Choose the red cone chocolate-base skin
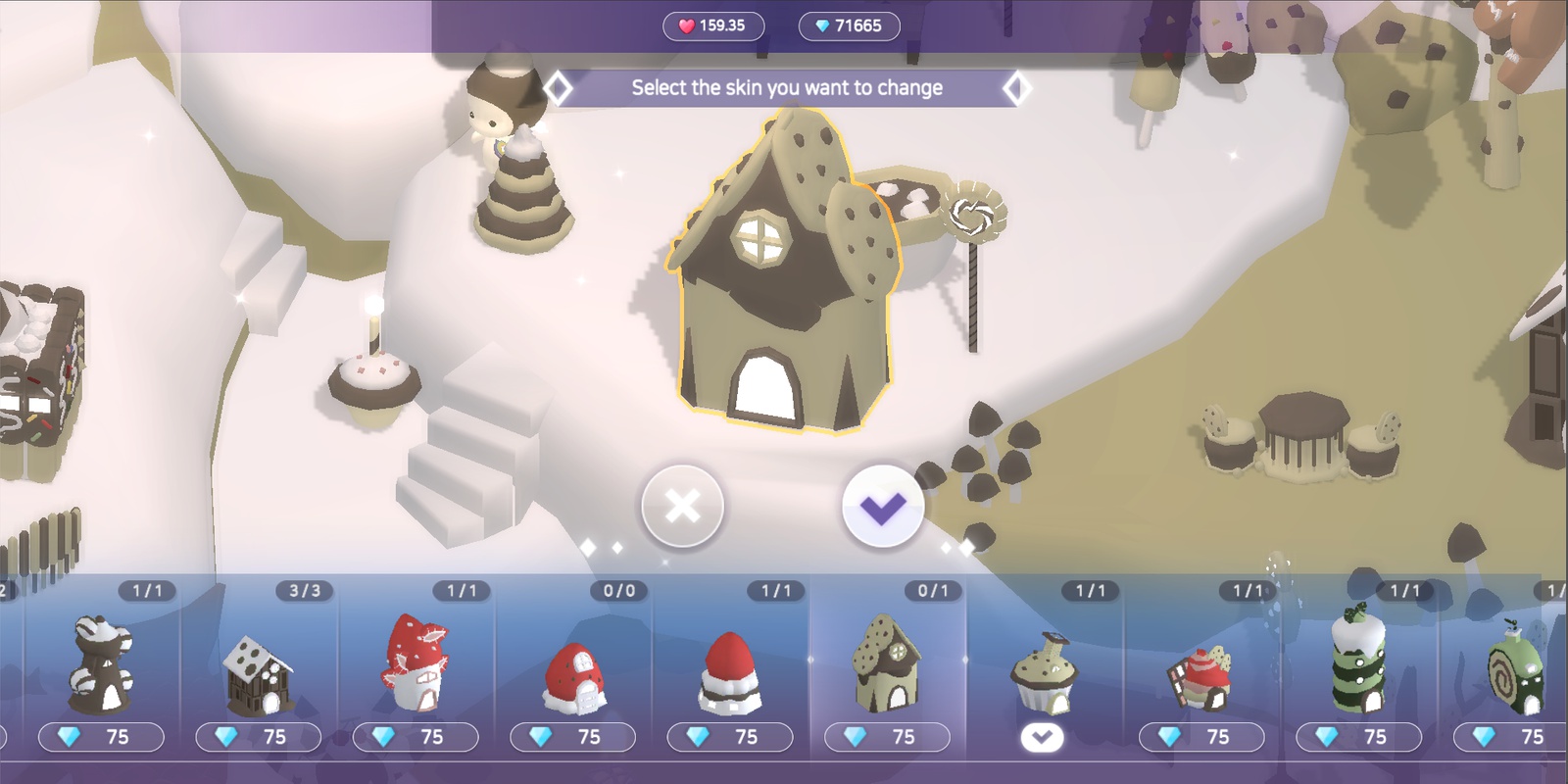Viewport: 1568px width, 784px height. (x=729, y=671)
